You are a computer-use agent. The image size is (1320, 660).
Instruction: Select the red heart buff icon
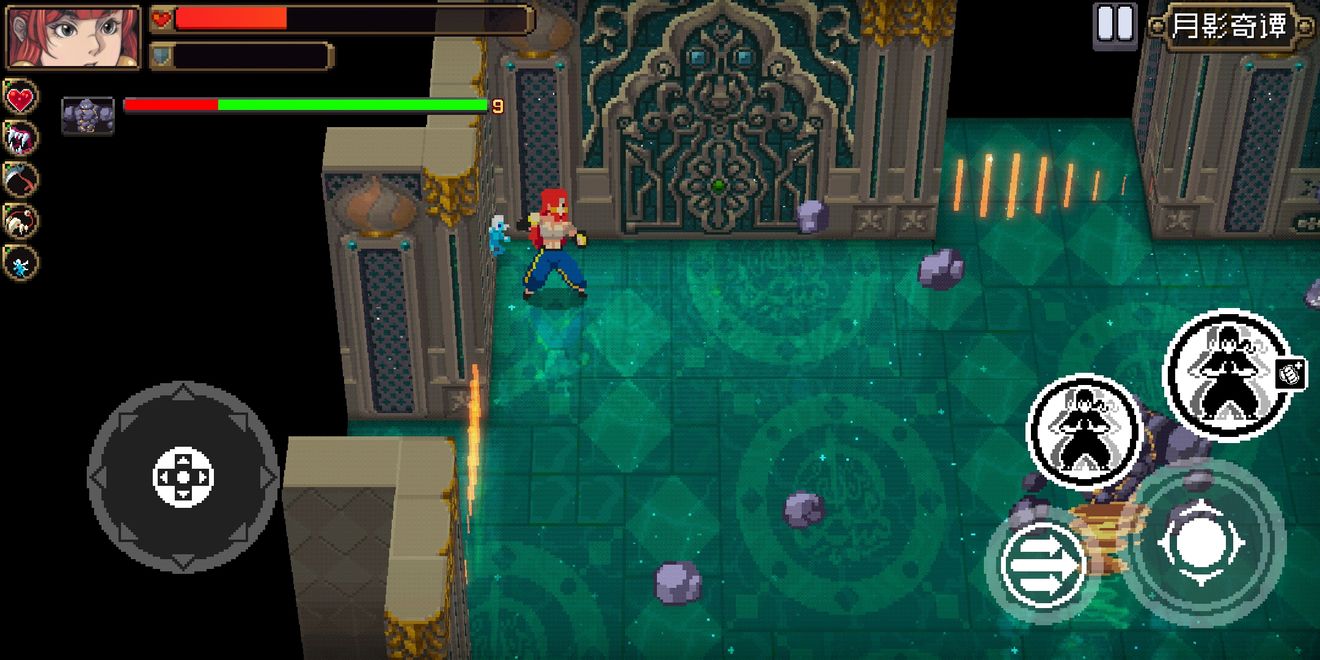coord(21,98)
